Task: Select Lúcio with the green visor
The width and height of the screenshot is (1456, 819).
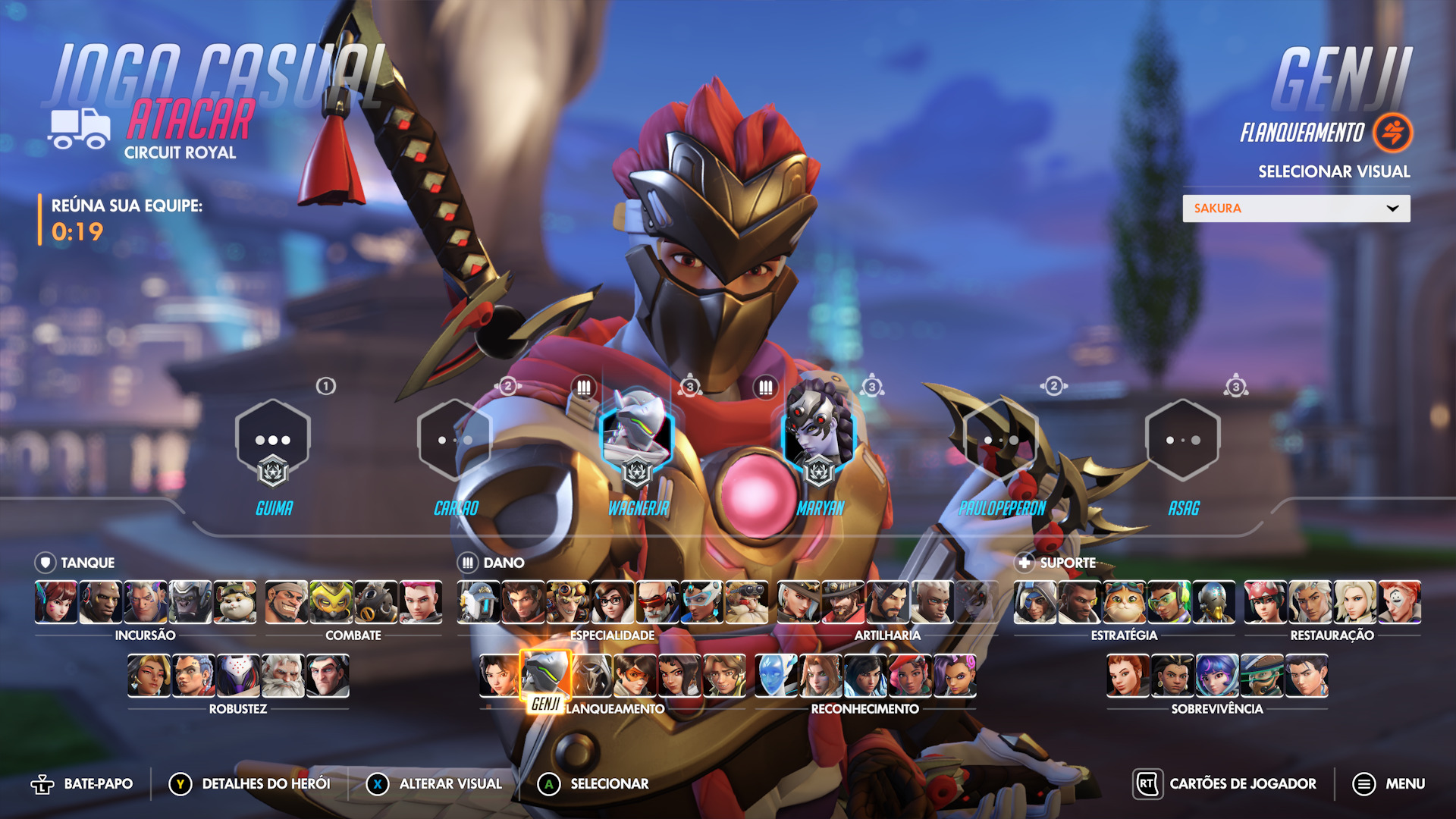Action: coord(1169,602)
